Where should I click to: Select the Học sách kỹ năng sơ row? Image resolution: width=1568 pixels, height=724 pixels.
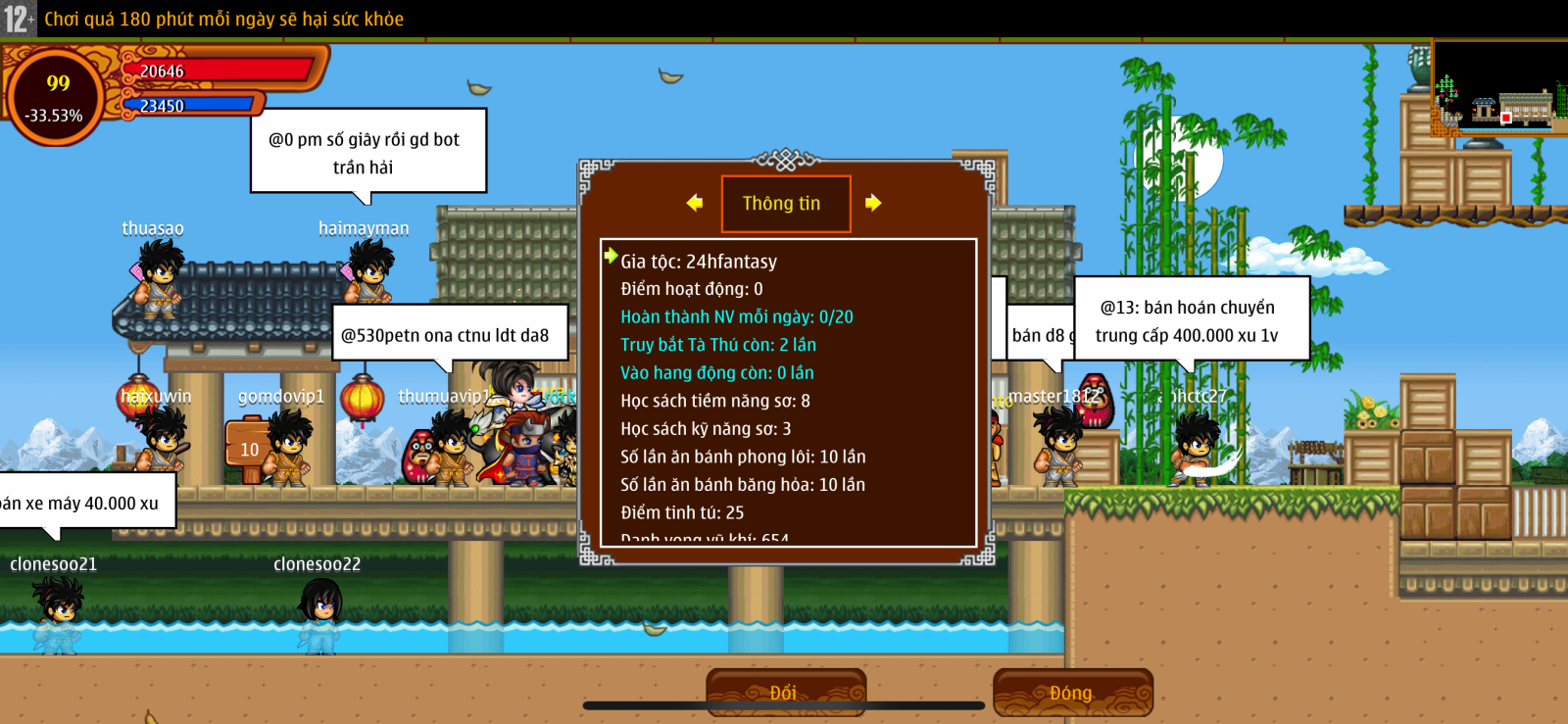[705, 428]
